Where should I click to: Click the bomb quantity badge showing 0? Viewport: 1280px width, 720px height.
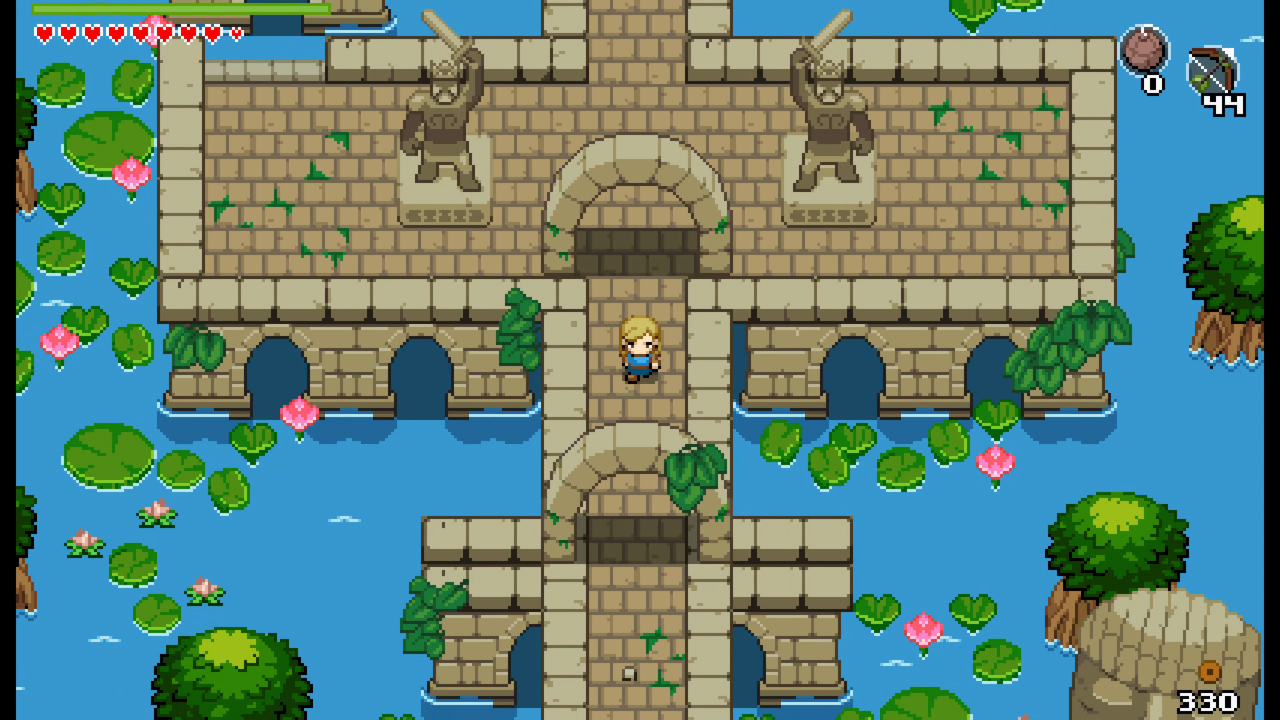(x=1154, y=86)
